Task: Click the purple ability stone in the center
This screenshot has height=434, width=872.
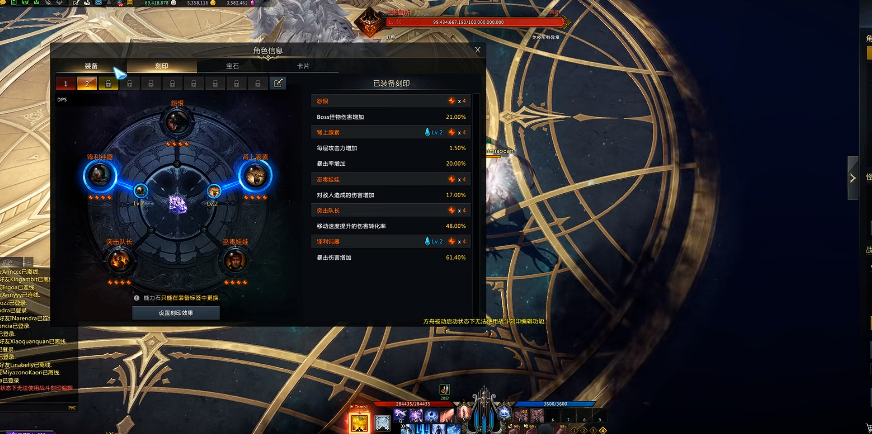Action: click(x=177, y=202)
